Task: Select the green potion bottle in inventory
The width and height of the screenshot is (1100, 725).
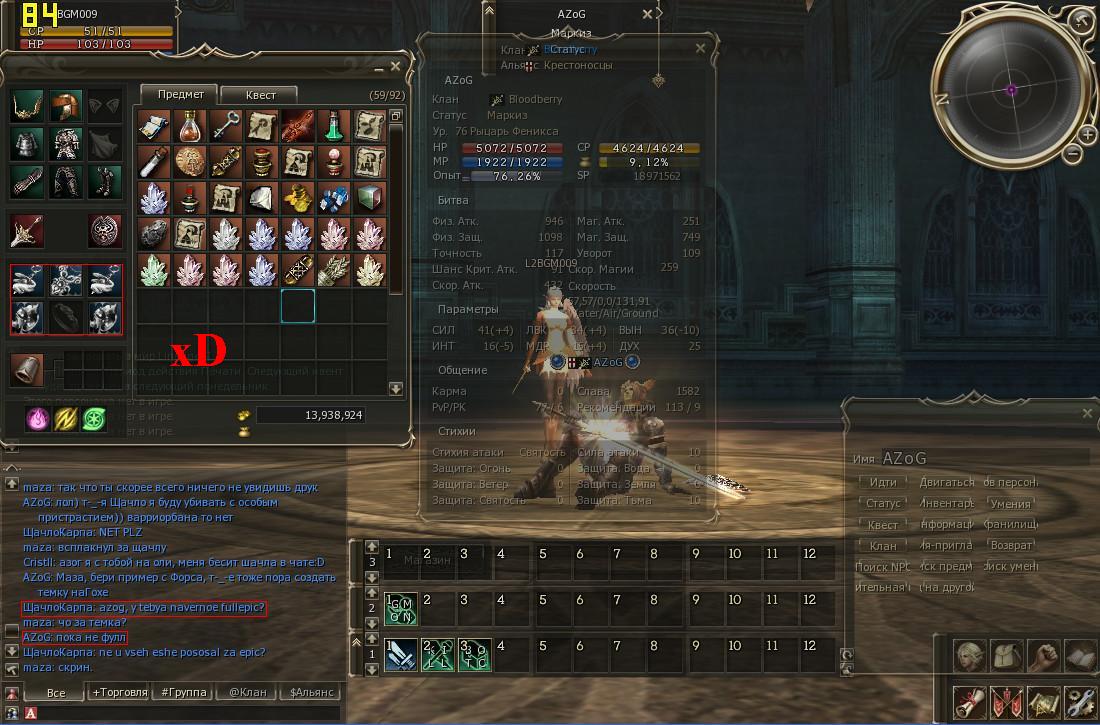Action: (333, 125)
